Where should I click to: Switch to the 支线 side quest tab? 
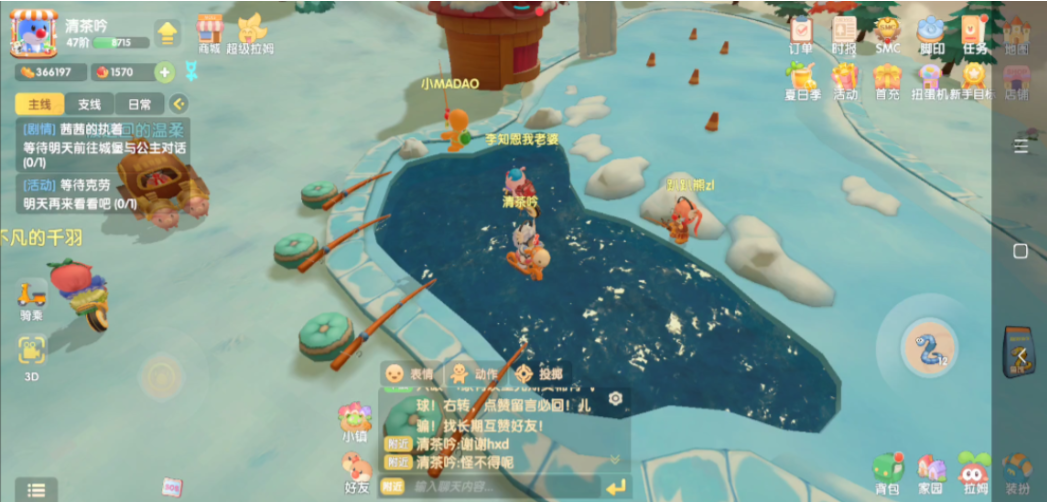[89, 104]
